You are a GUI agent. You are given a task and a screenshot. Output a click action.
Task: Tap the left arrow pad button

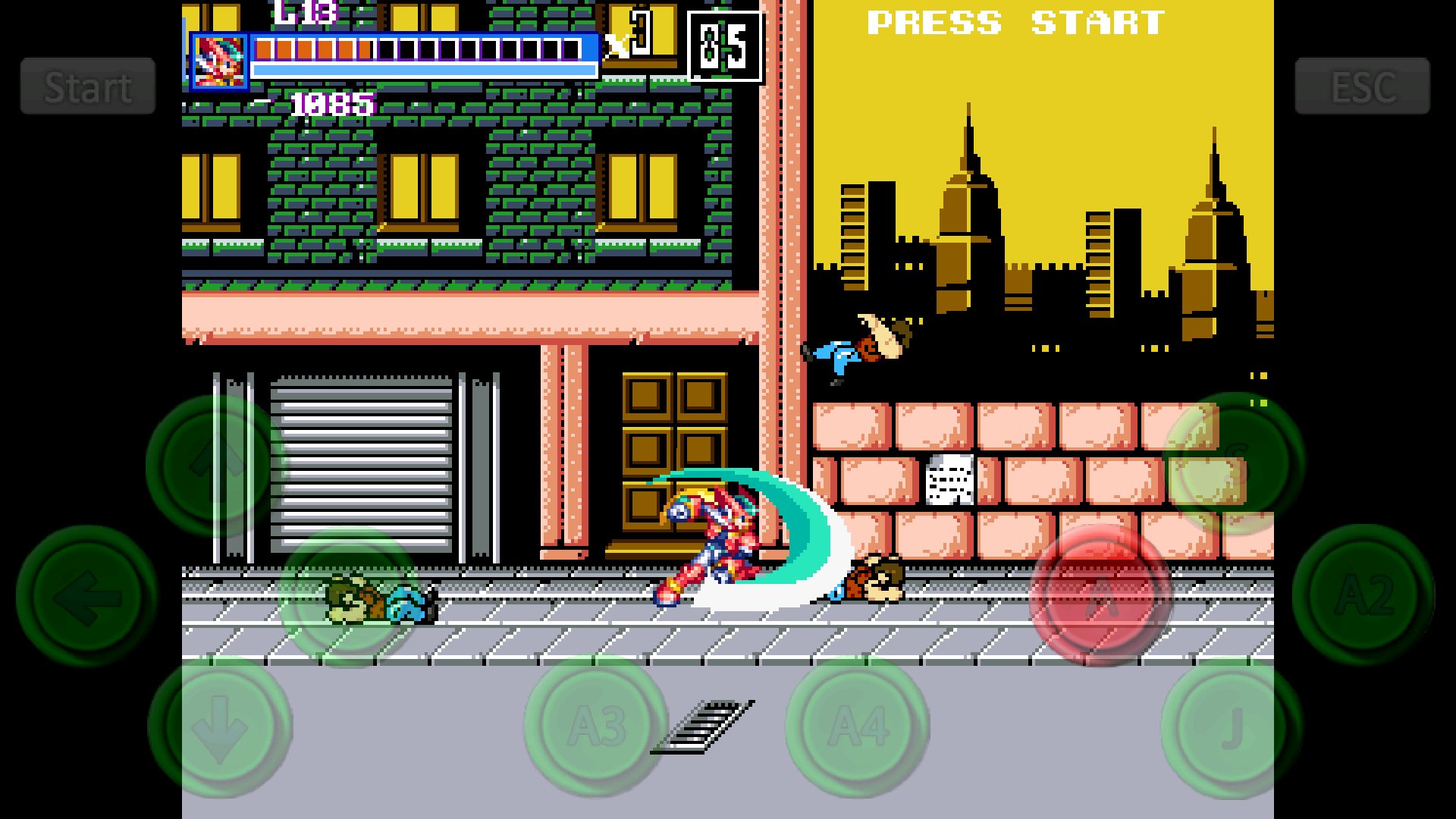(x=87, y=597)
